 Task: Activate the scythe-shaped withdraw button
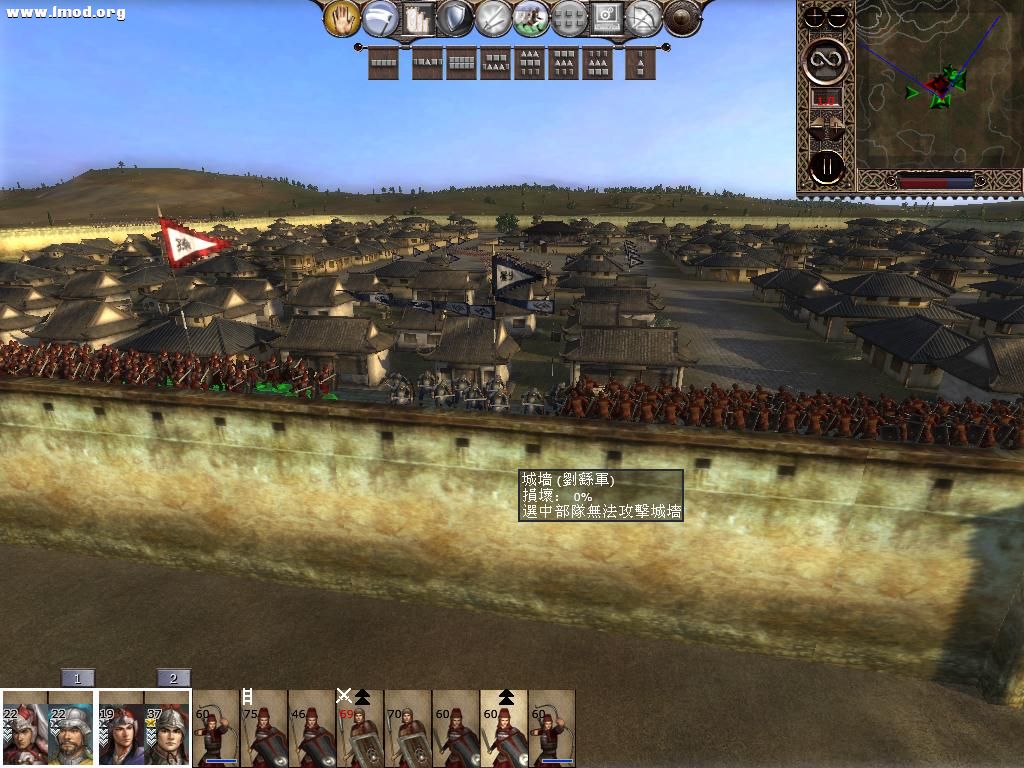pos(380,17)
